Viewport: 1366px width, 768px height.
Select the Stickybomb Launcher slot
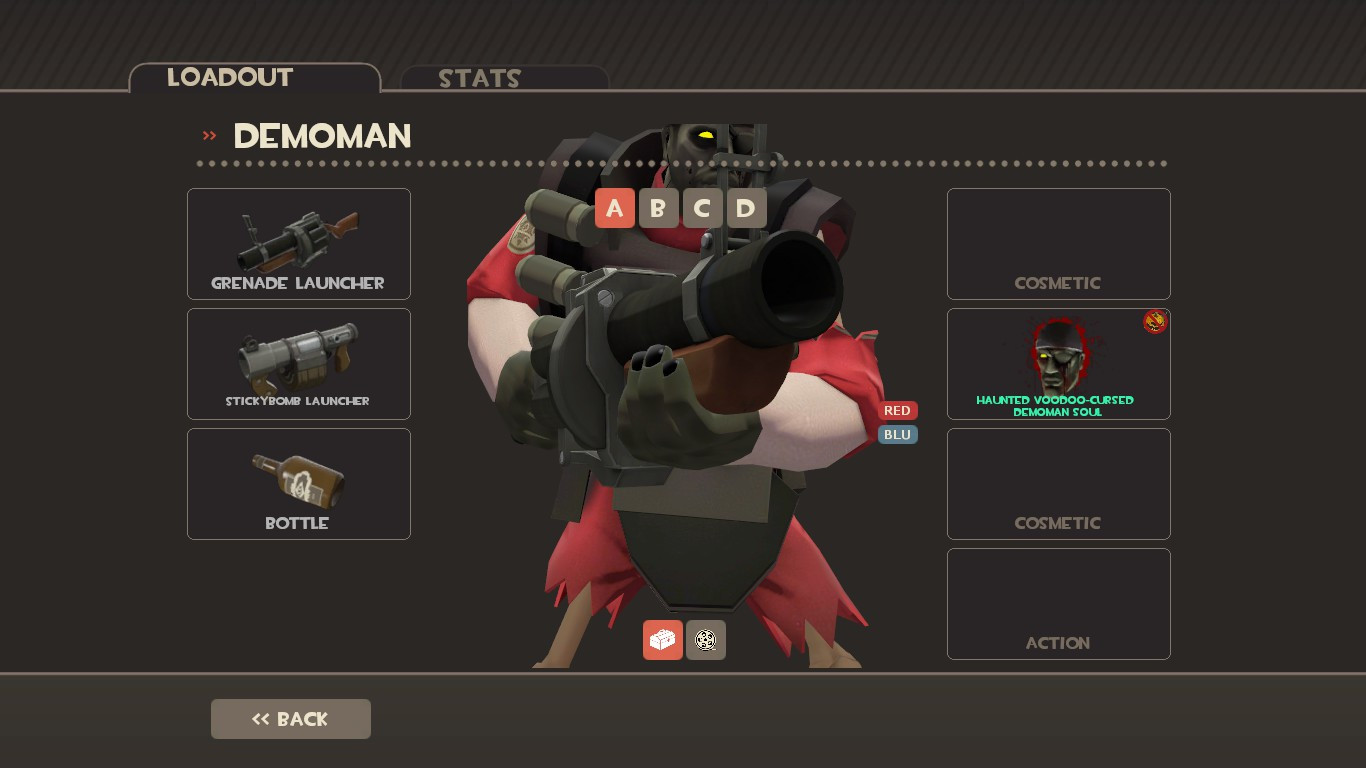(298, 363)
